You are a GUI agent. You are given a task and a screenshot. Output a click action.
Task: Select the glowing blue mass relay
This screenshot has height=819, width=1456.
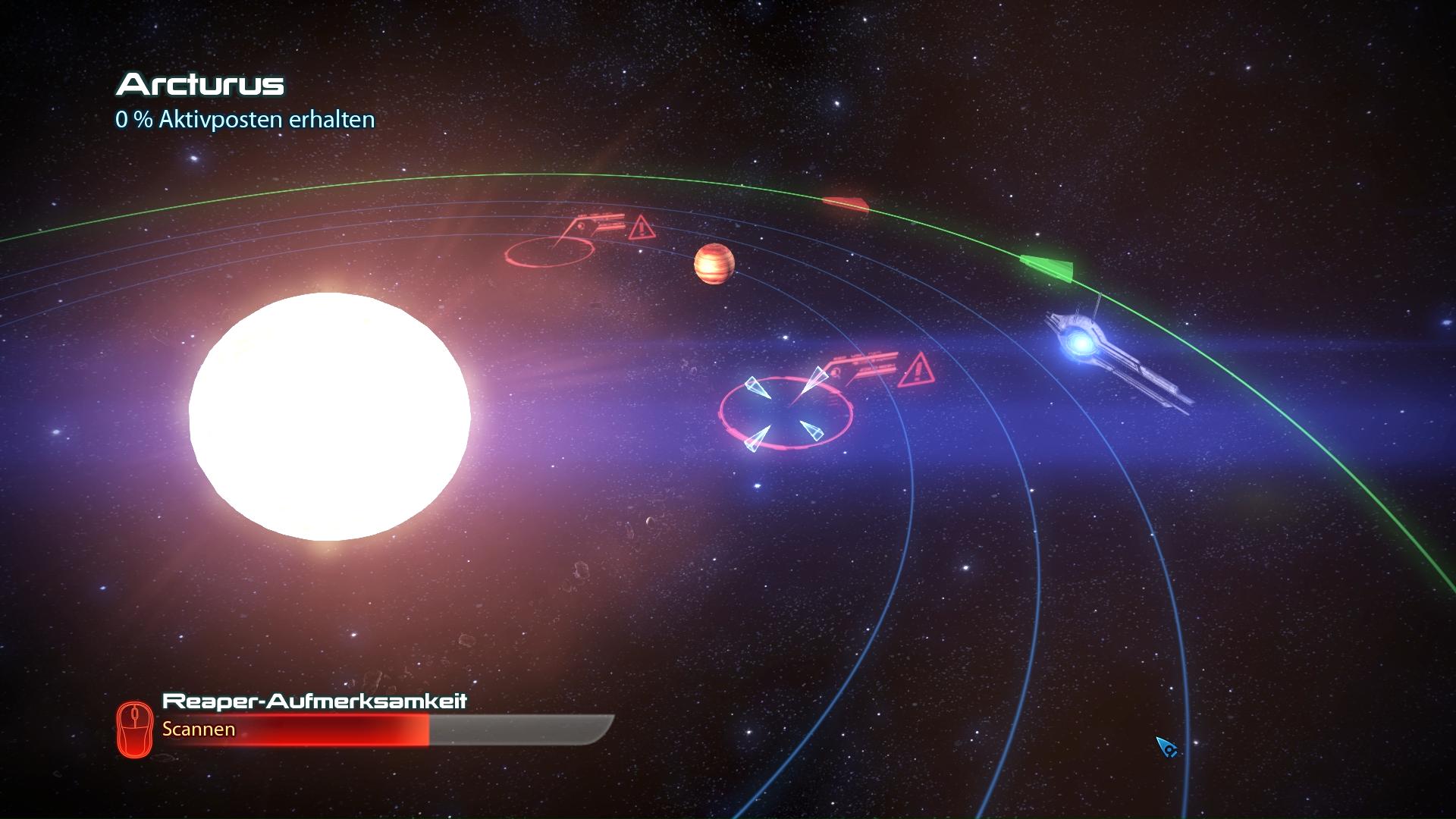coord(1080,345)
